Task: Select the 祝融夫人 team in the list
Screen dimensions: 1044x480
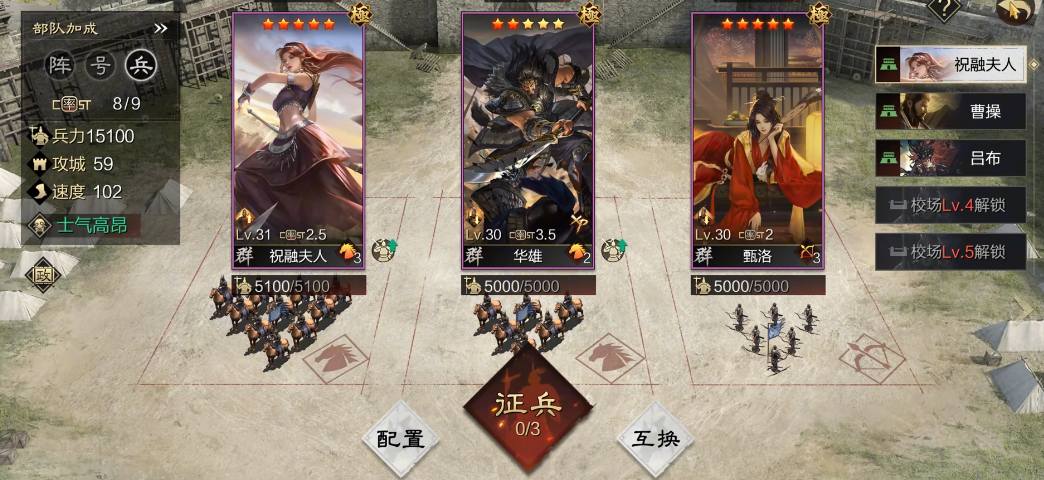Action: point(950,67)
